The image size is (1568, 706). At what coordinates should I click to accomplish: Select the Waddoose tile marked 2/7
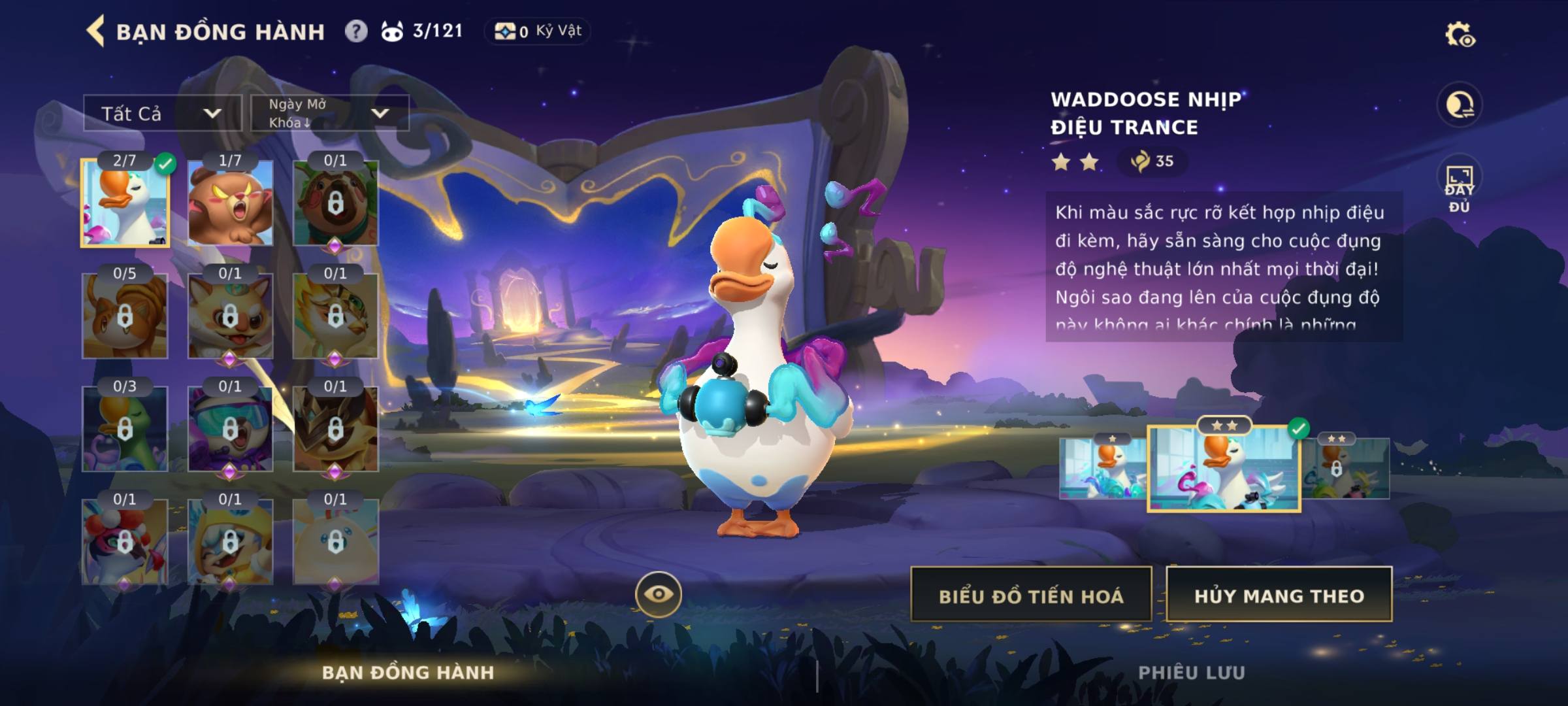pyautogui.click(x=125, y=203)
